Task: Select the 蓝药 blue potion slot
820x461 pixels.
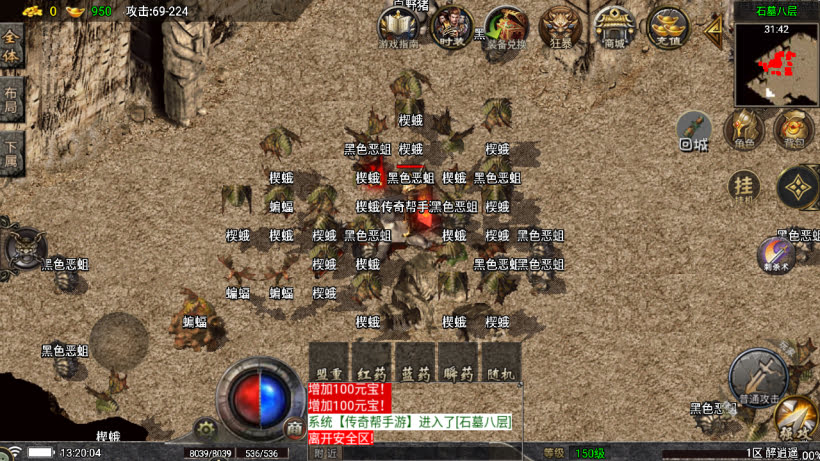Action: (416, 362)
